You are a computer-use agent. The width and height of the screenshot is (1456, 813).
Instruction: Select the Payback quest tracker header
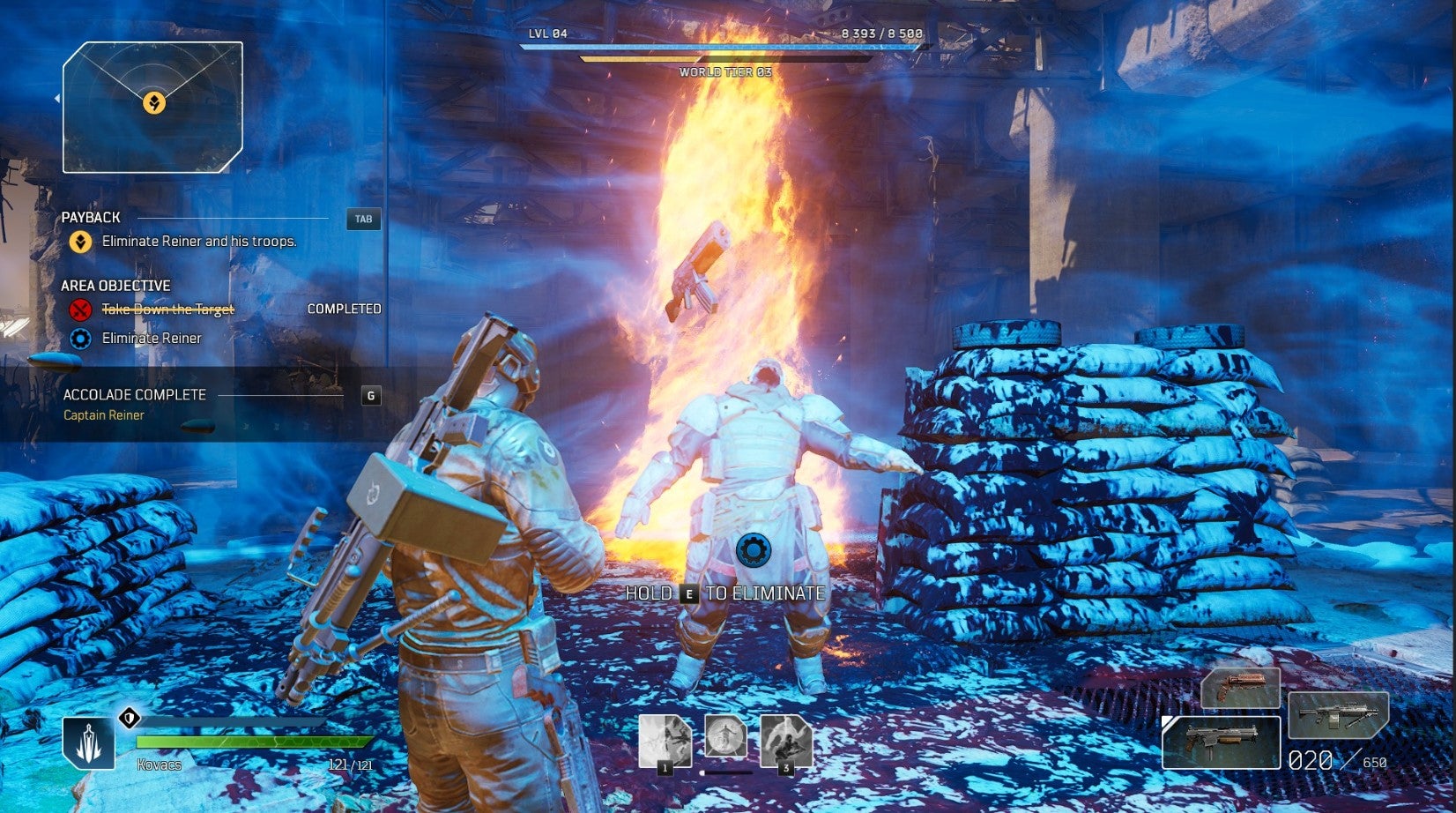(92, 217)
